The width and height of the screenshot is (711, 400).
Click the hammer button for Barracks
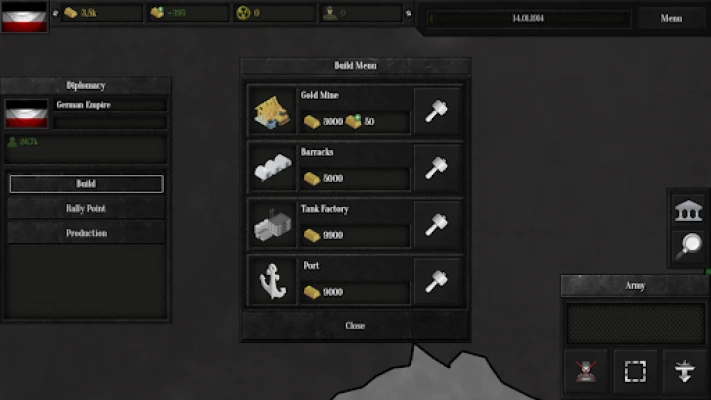[437, 167]
